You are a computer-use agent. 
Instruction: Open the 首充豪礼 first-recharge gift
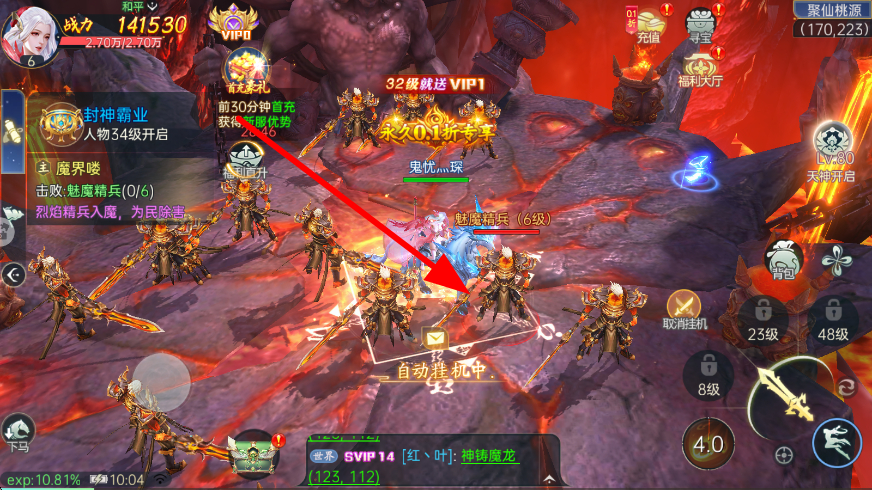(x=245, y=70)
